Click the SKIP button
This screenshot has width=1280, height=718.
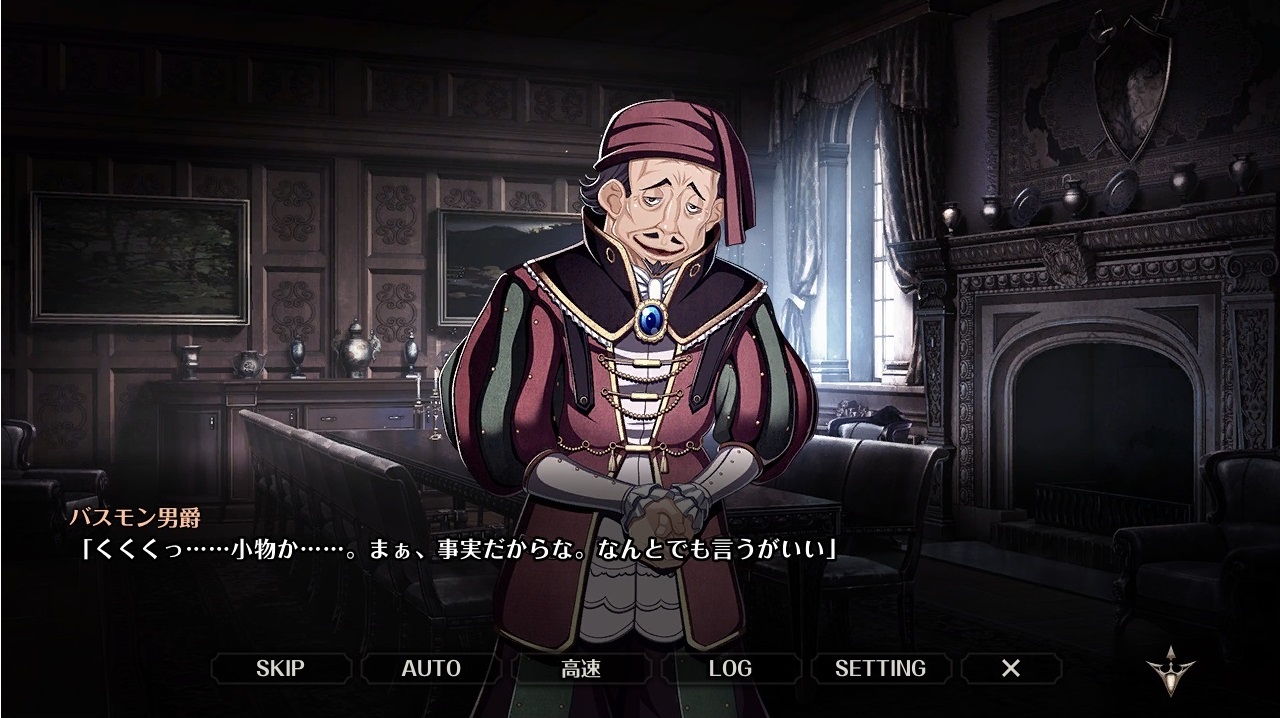280,668
